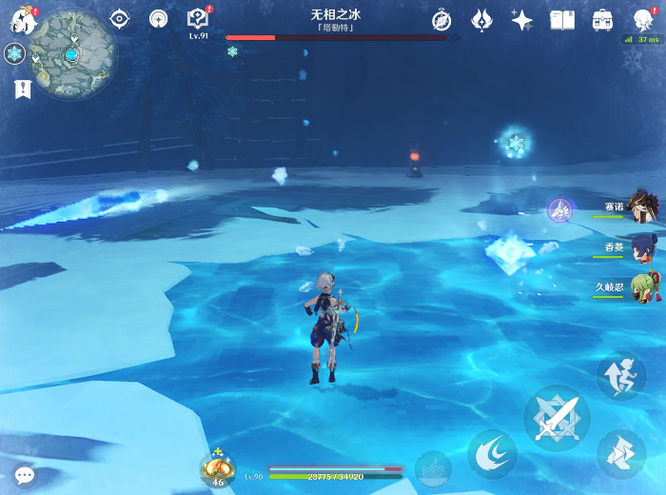666x495 pixels.
Task: Open the character profile head icon
Action: 643,20
